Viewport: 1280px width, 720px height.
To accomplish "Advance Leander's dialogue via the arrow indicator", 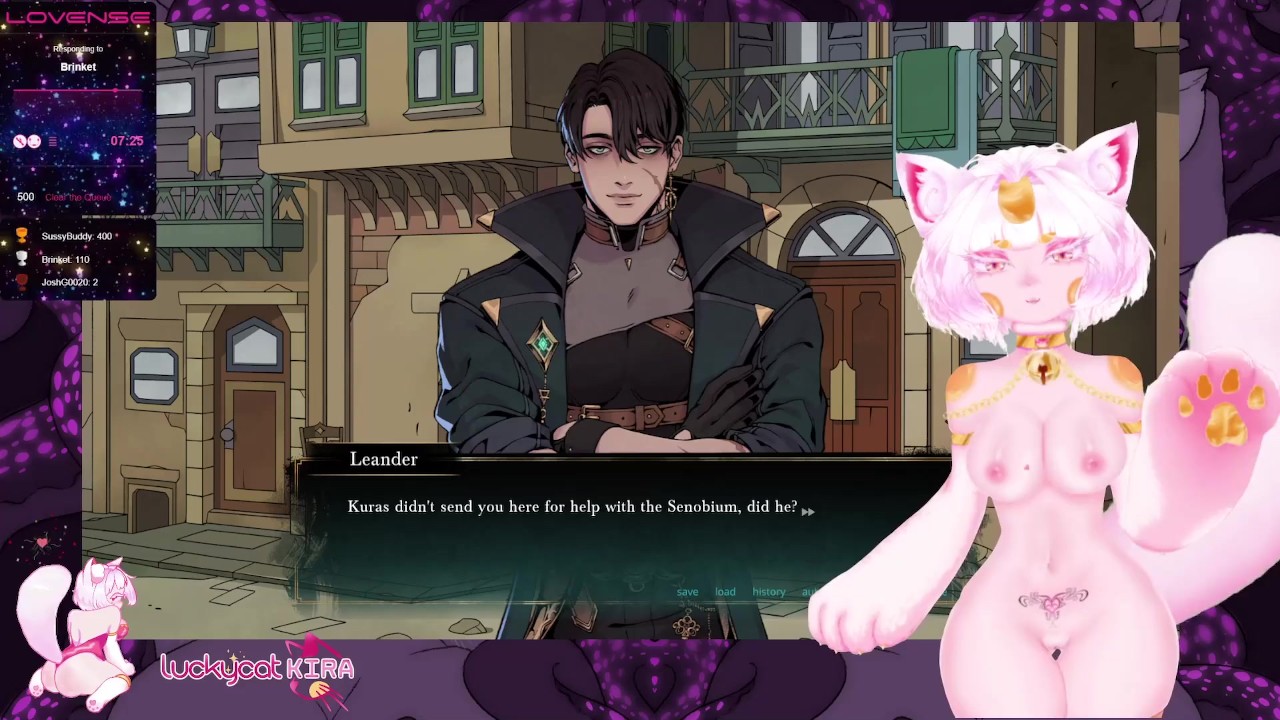I will pyautogui.click(x=808, y=511).
